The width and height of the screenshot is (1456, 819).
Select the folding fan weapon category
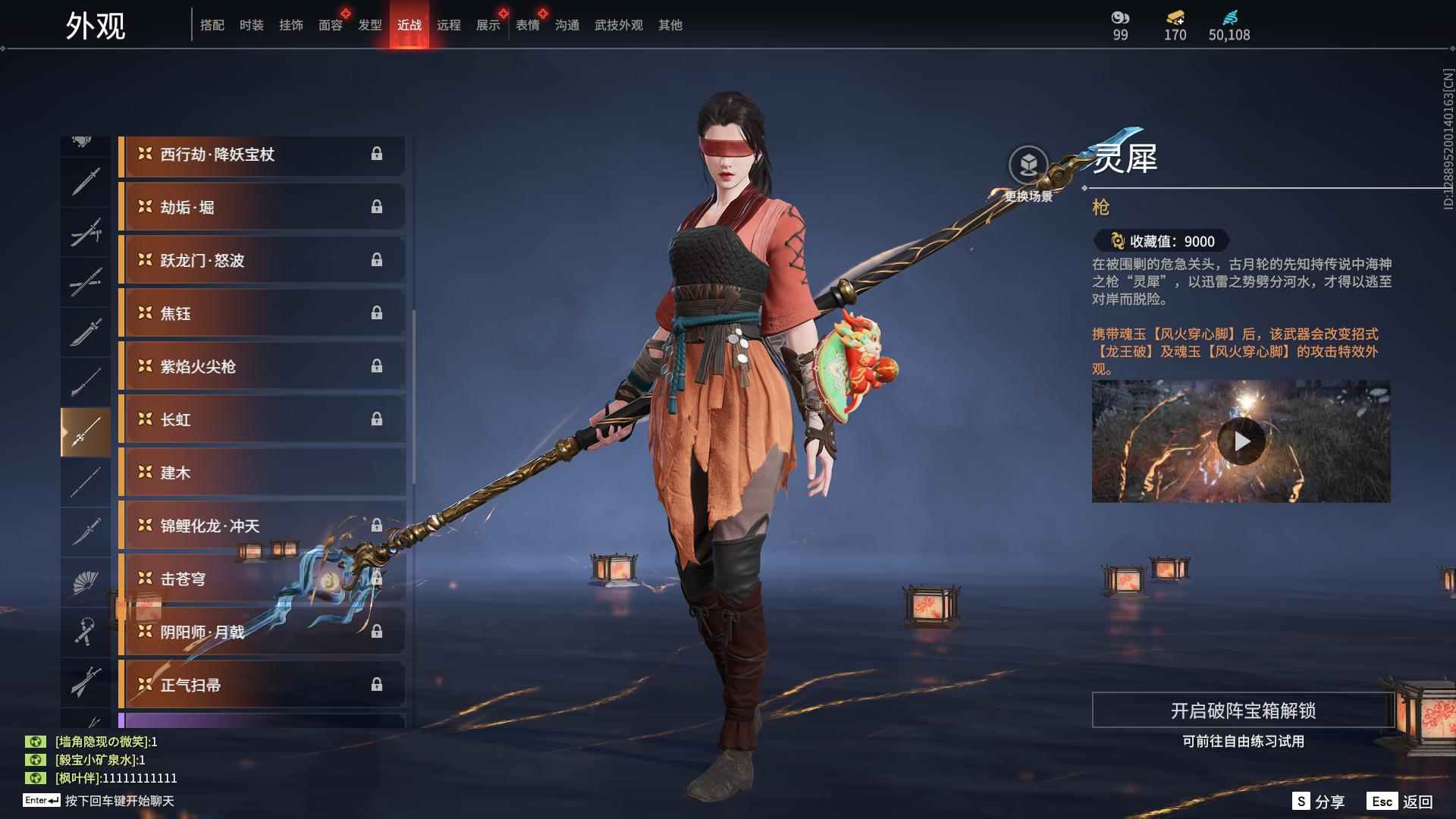86,582
